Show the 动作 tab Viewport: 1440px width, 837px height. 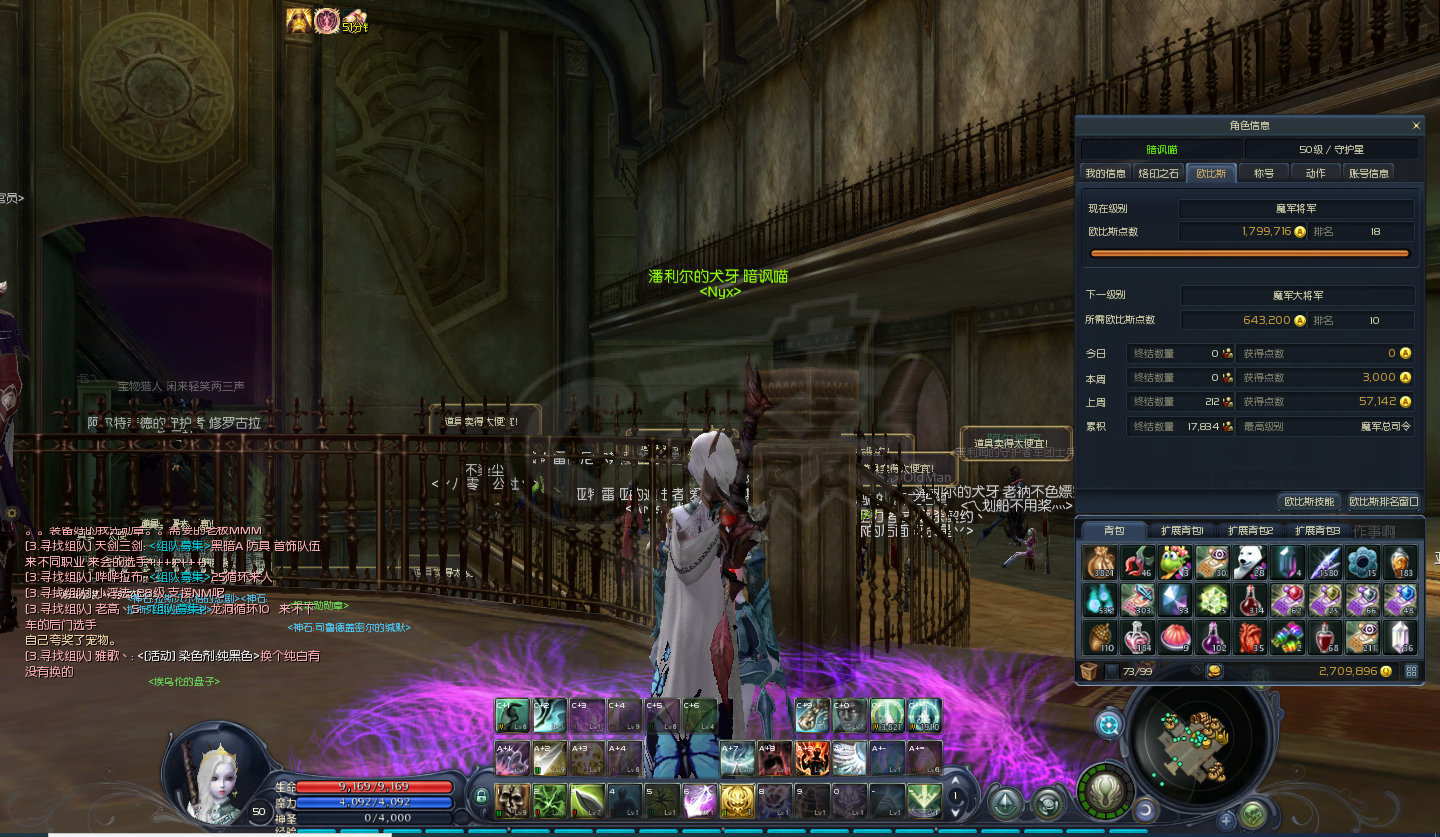tap(1315, 173)
